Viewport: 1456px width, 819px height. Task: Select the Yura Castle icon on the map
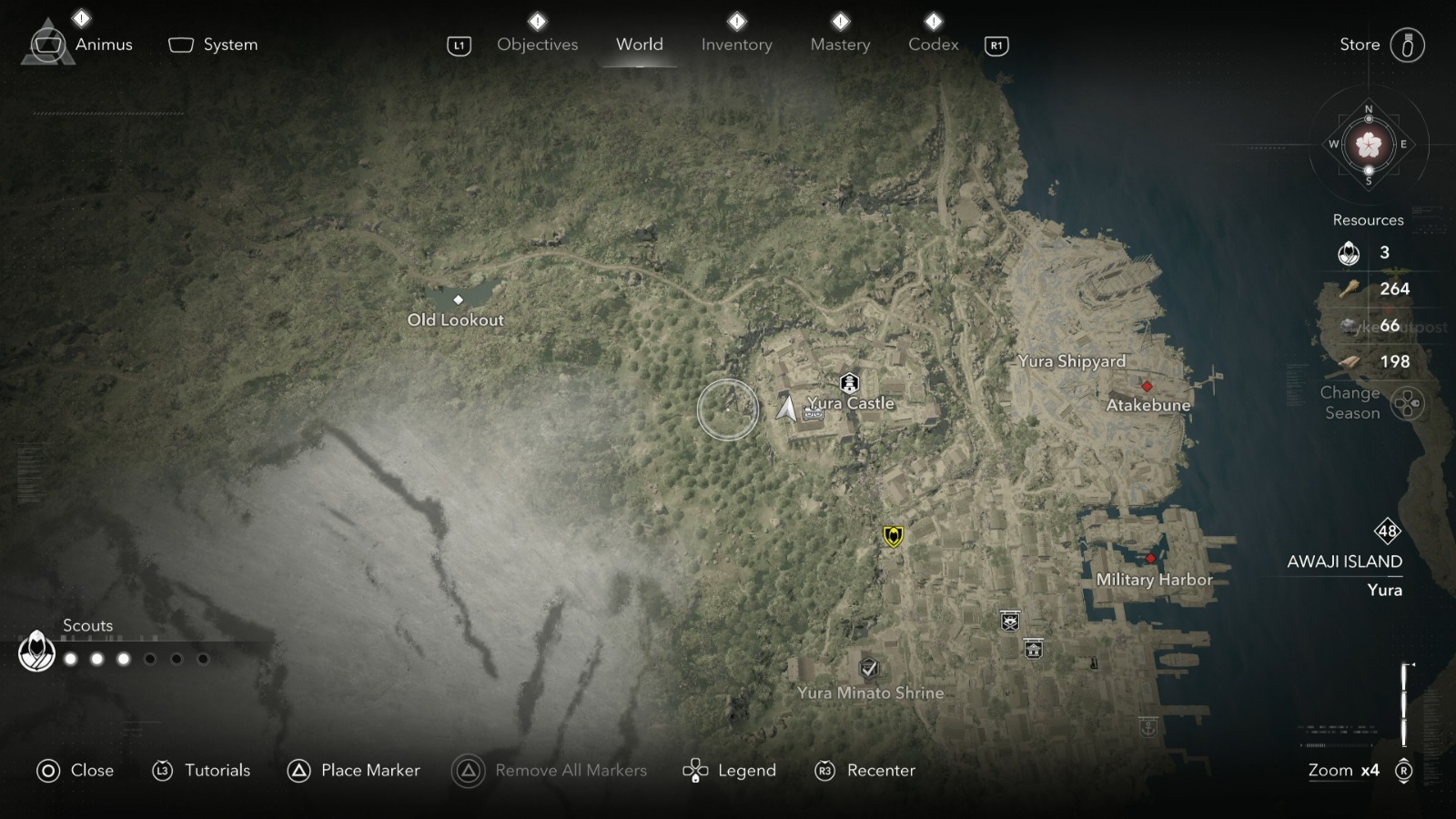point(849,382)
